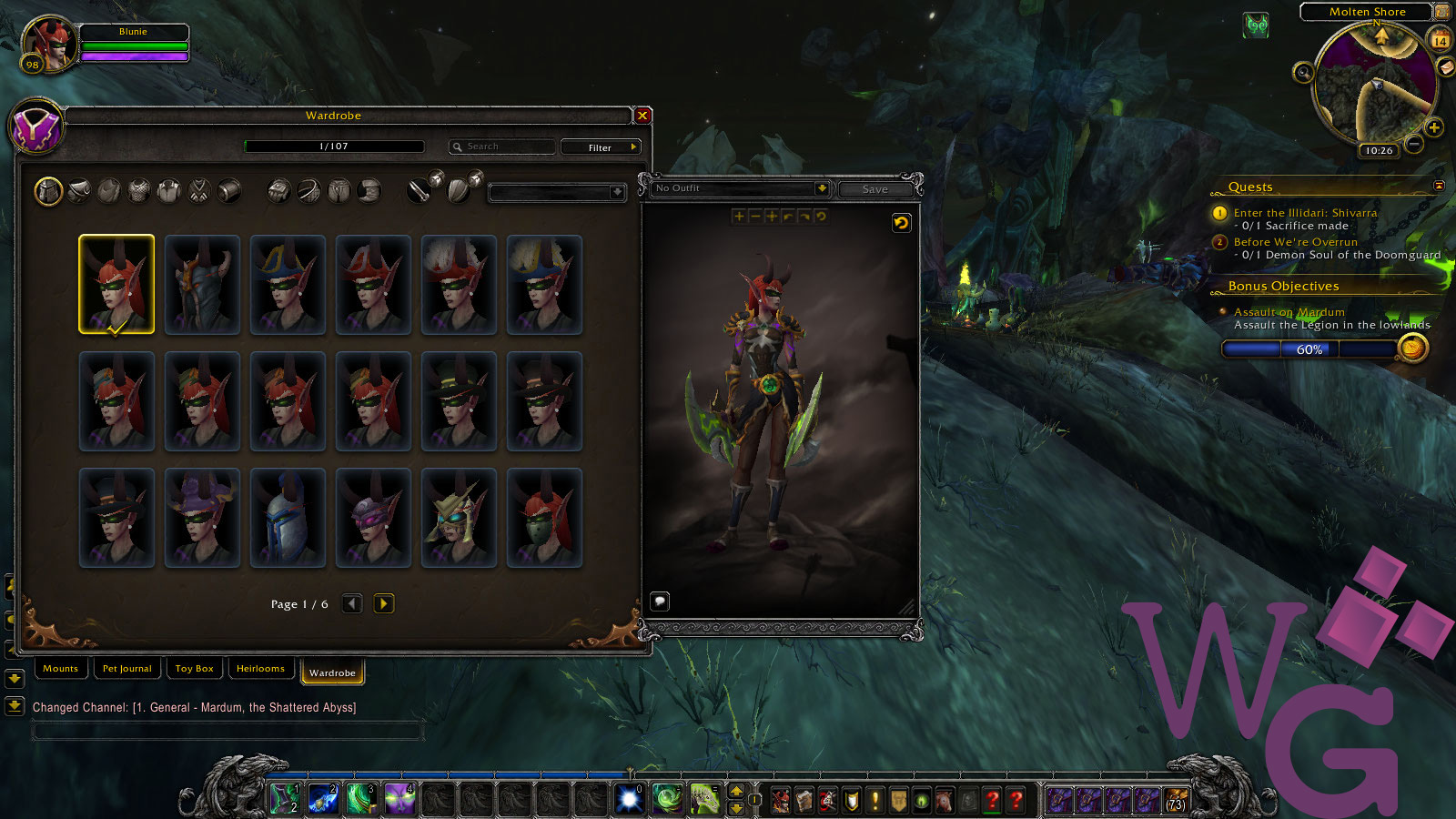Select the Blunie player portrait
This screenshot has height=819, width=1456.
(x=50, y=44)
